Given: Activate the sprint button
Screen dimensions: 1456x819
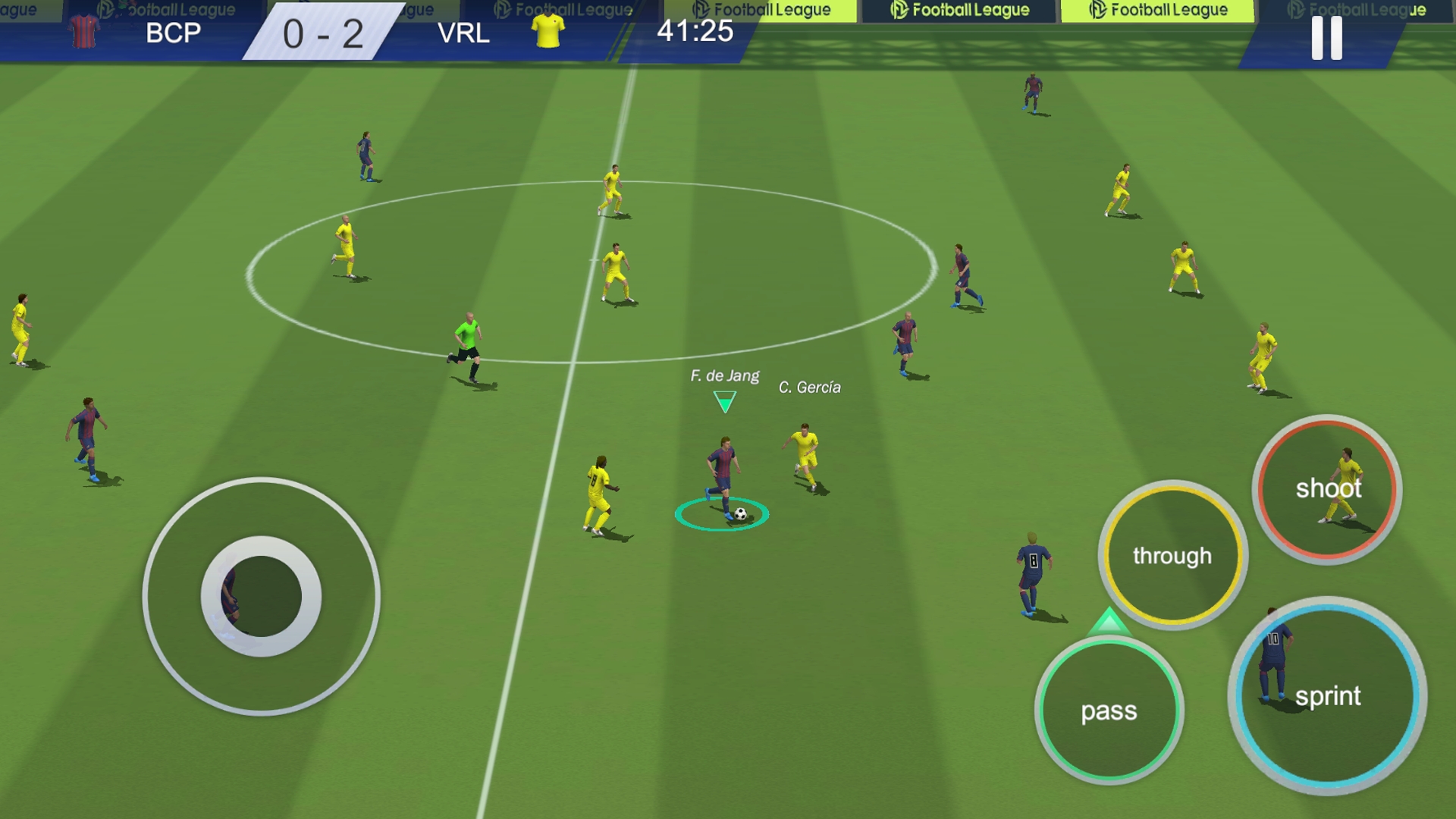Looking at the screenshot, I should pyautogui.click(x=1327, y=695).
